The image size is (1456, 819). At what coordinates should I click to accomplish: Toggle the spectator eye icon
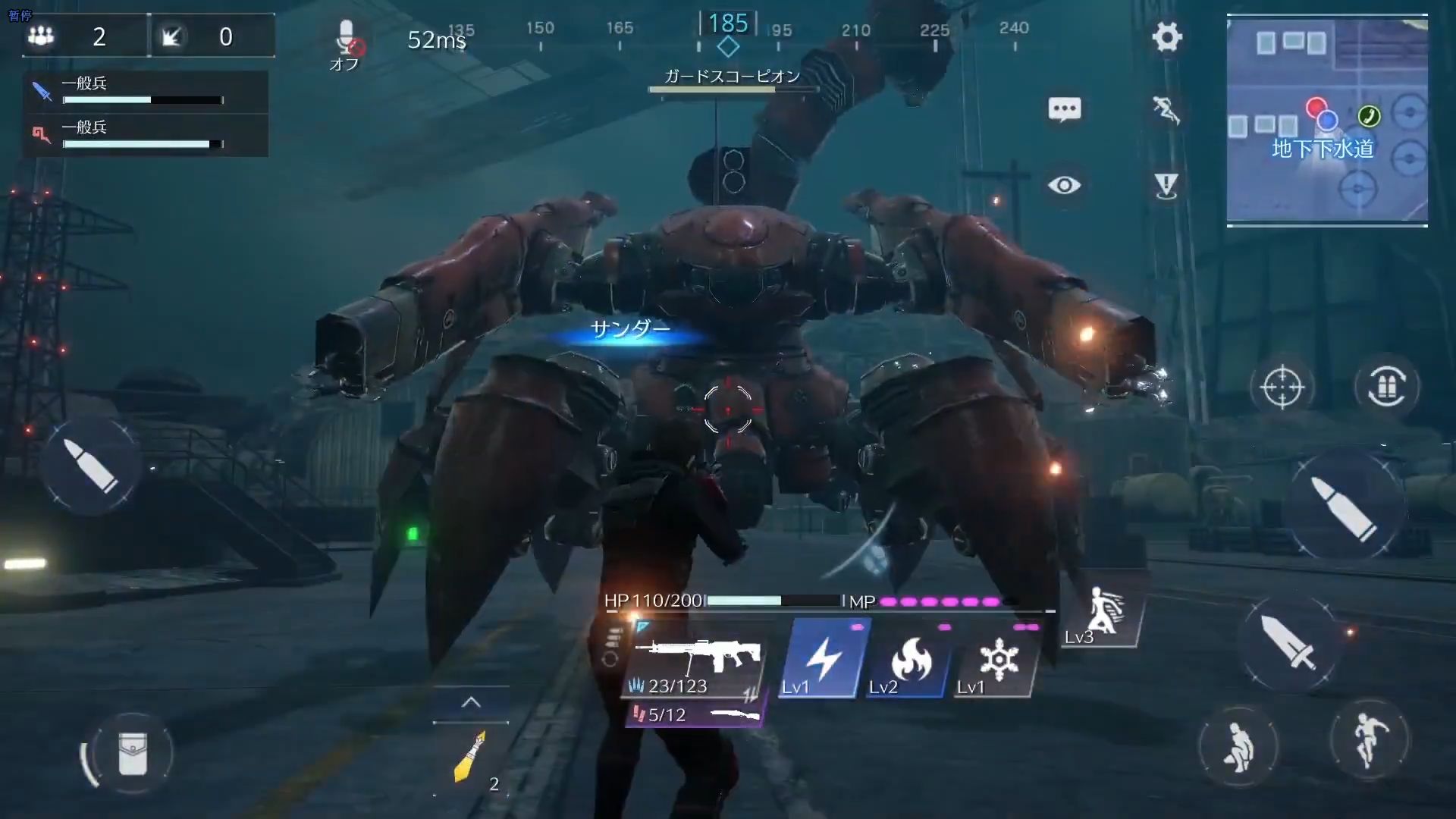click(x=1065, y=184)
